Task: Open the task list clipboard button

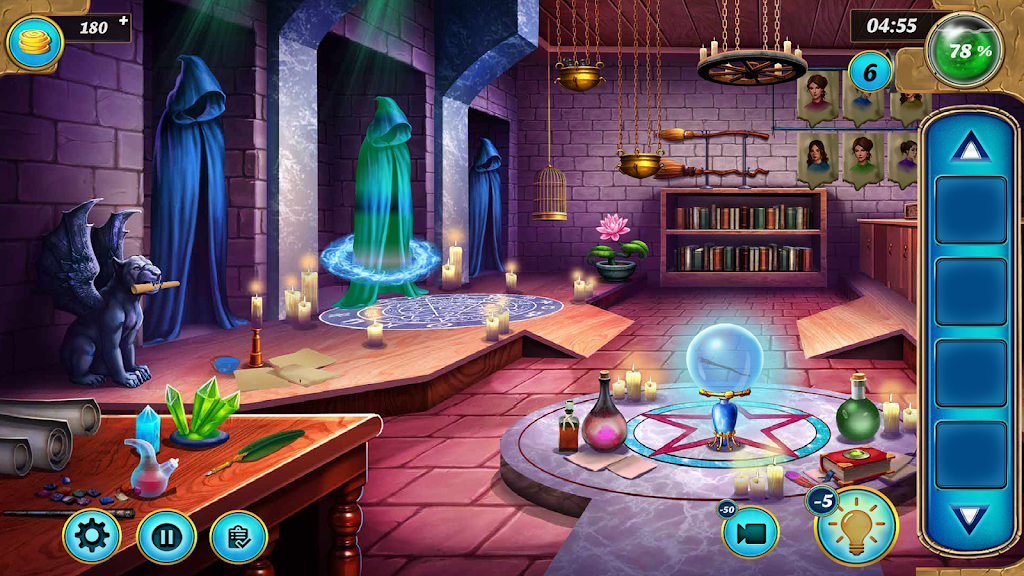Action: click(238, 537)
